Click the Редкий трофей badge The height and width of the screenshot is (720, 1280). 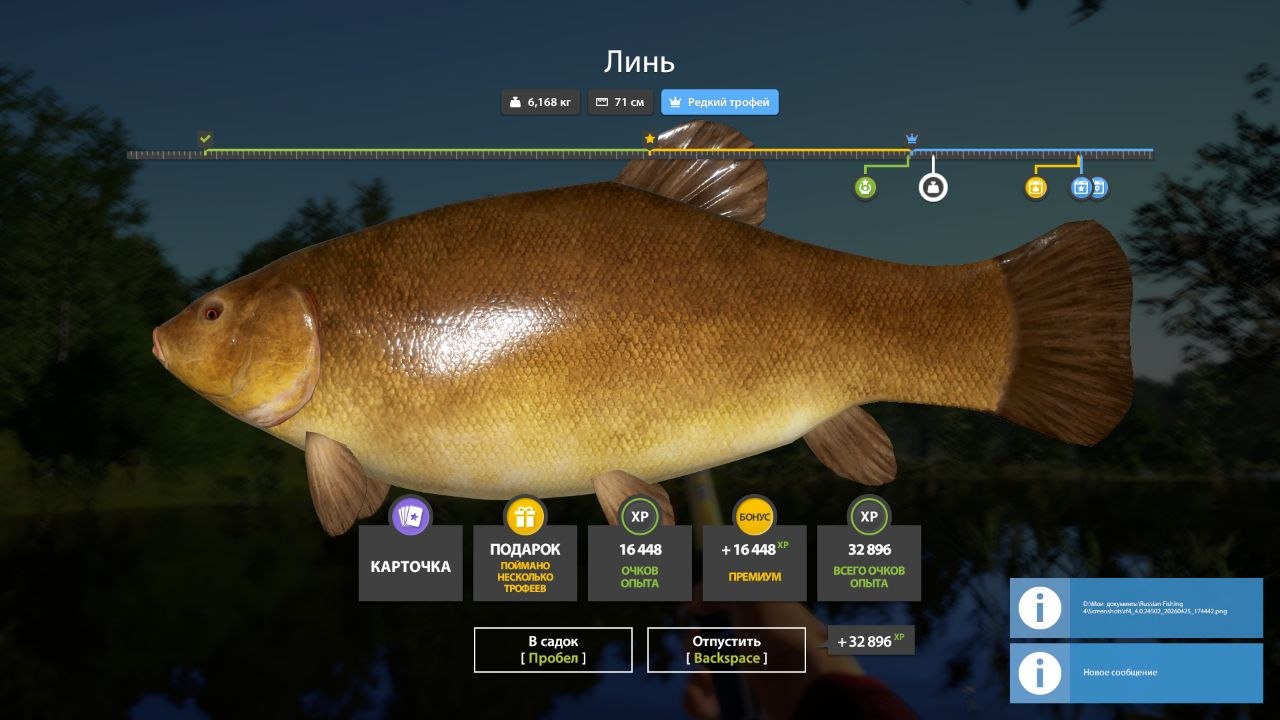[x=719, y=102]
